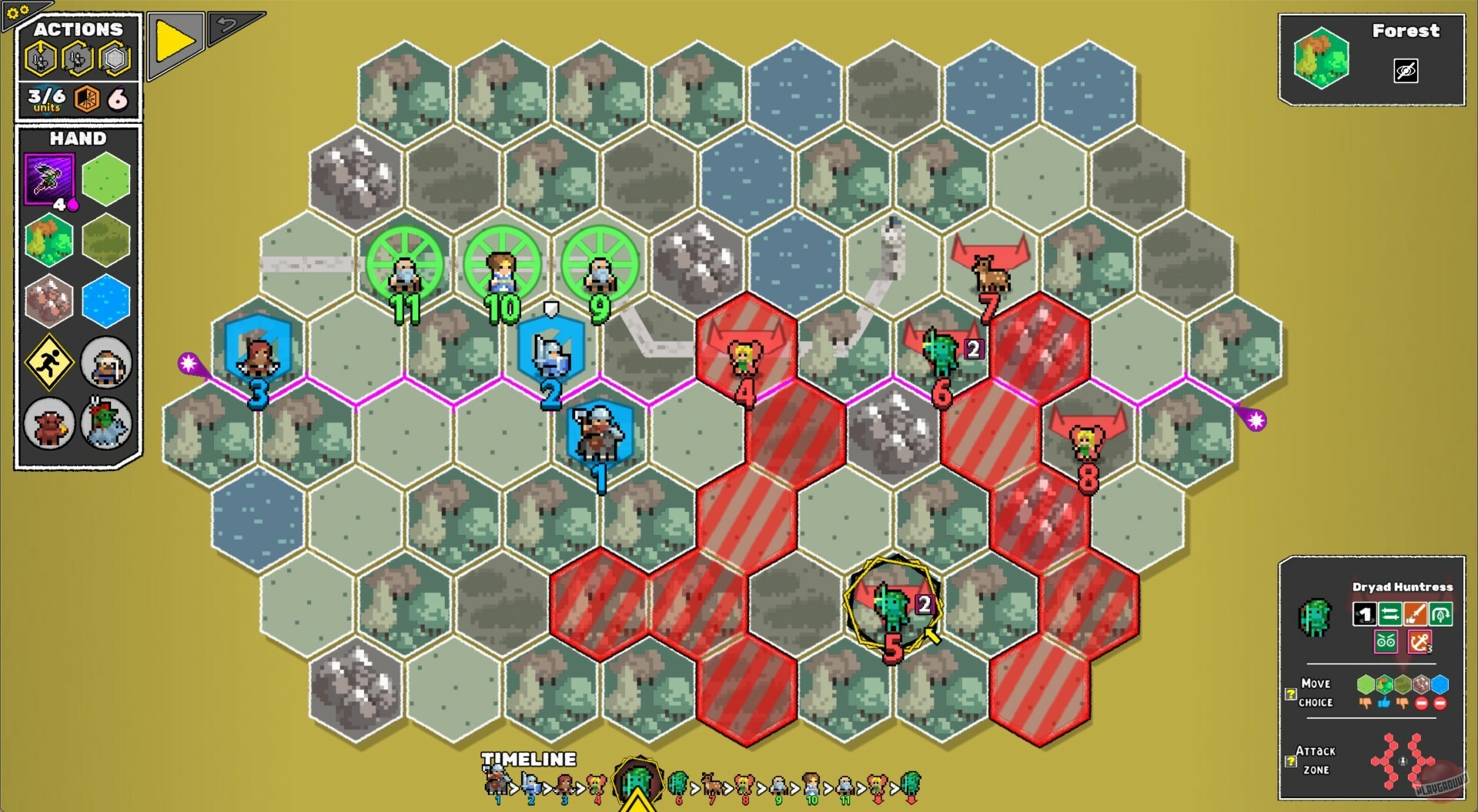Select the goblin rider token in Hand
The height and width of the screenshot is (812, 1478).
coord(105,424)
